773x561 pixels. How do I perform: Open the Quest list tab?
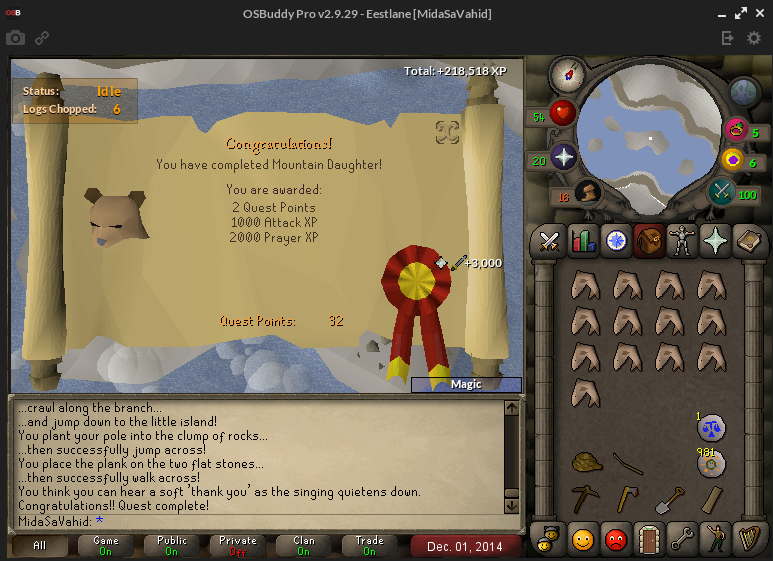(x=616, y=241)
